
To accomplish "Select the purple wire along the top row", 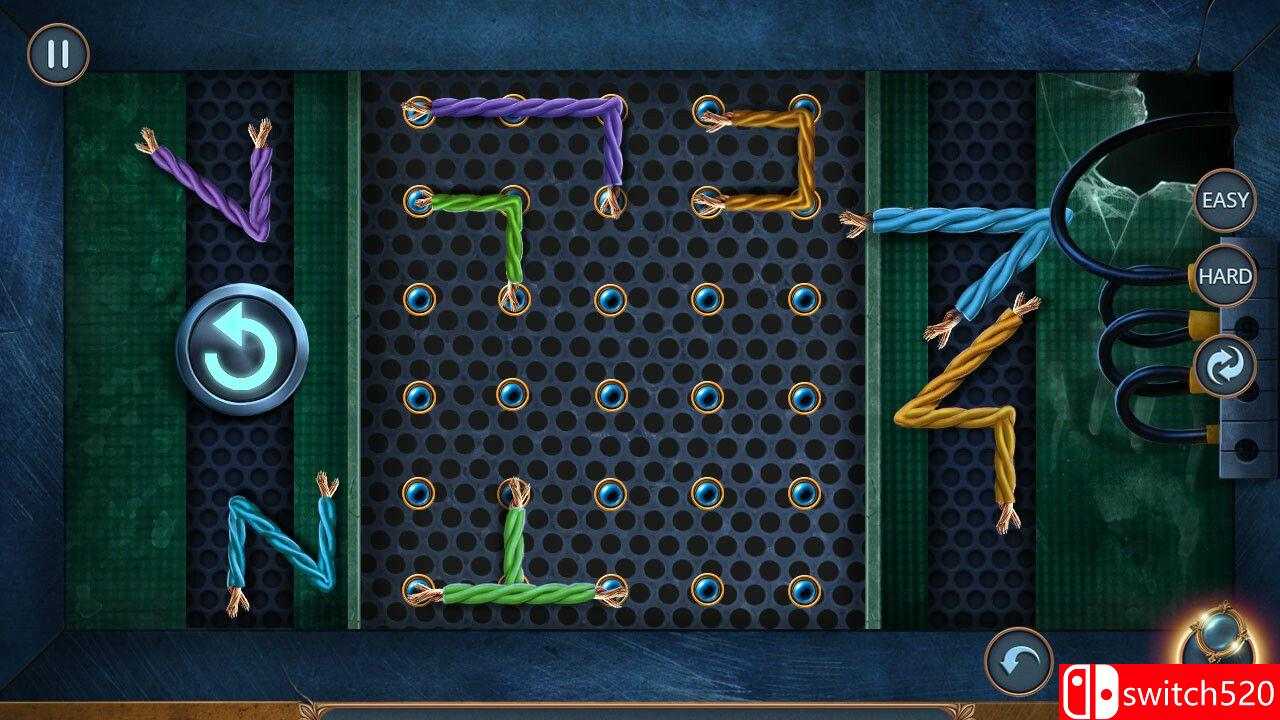I will [510, 105].
